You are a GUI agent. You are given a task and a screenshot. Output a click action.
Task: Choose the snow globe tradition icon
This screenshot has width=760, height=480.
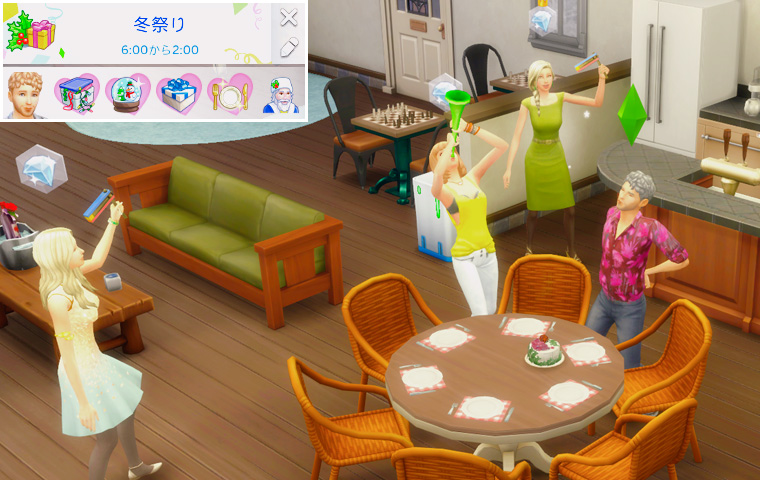[x=127, y=94]
